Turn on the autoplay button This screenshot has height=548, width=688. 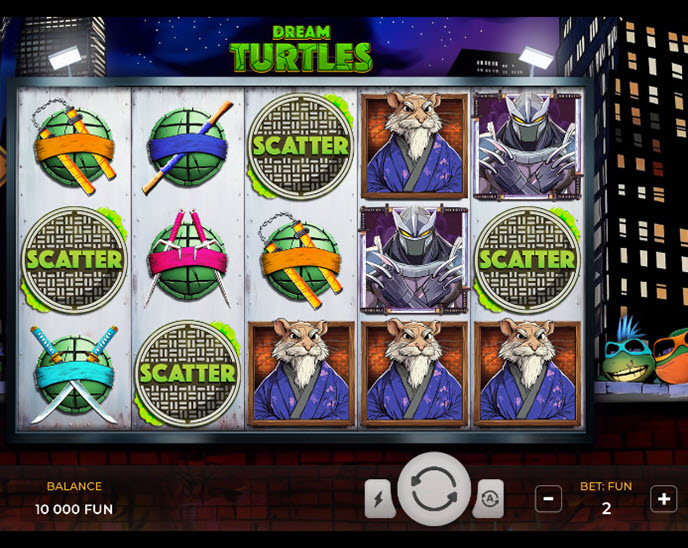(489, 498)
